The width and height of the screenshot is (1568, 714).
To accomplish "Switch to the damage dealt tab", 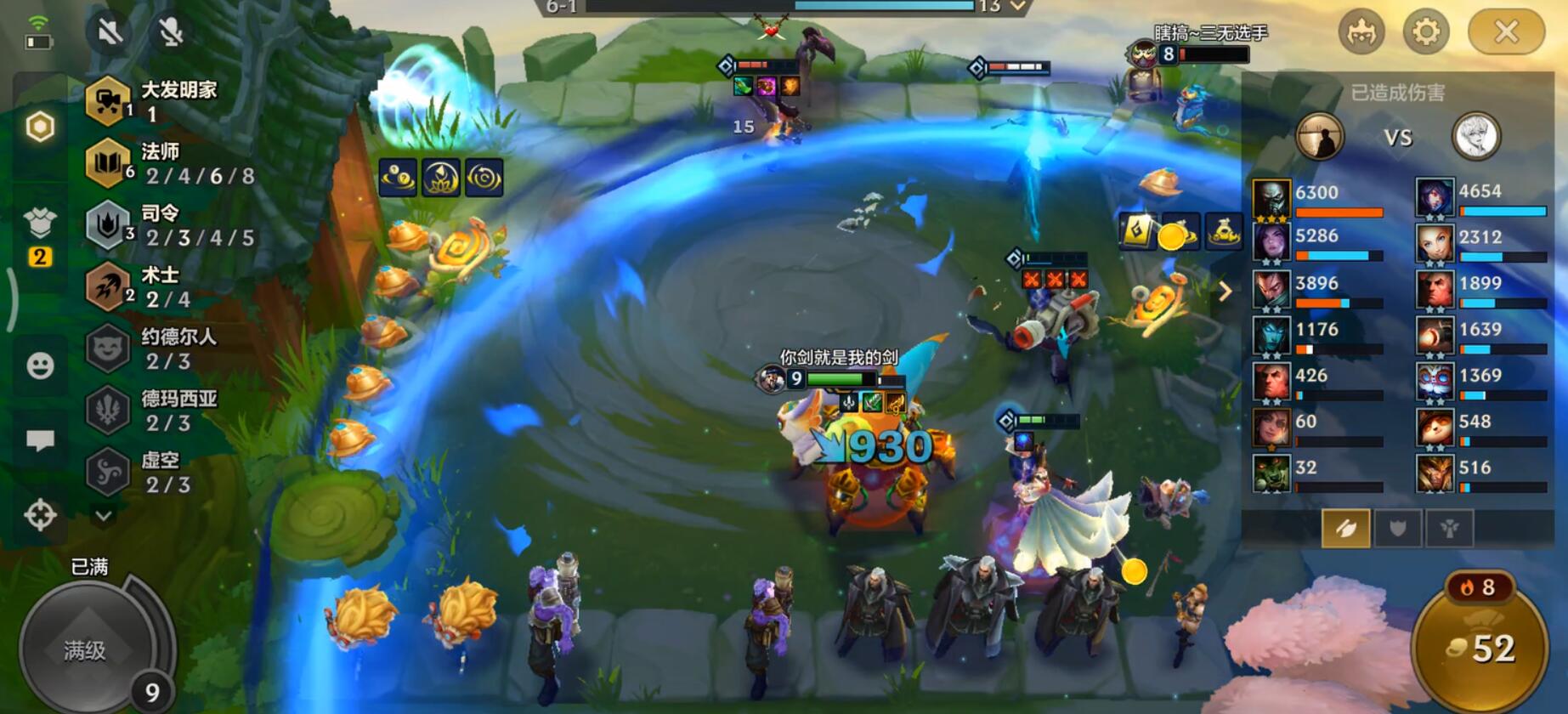I will click(1345, 529).
